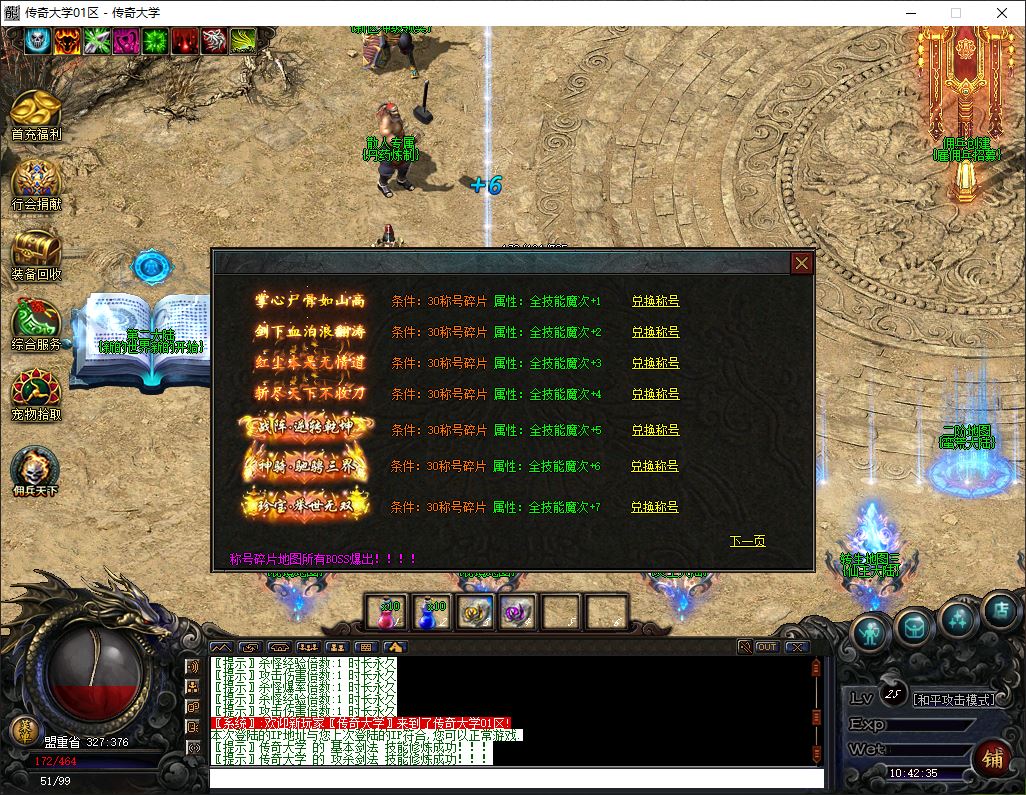Screen dimensions: 1026x795
Task: Open the 装备回收 equipment recycling chest
Action: 36,253
